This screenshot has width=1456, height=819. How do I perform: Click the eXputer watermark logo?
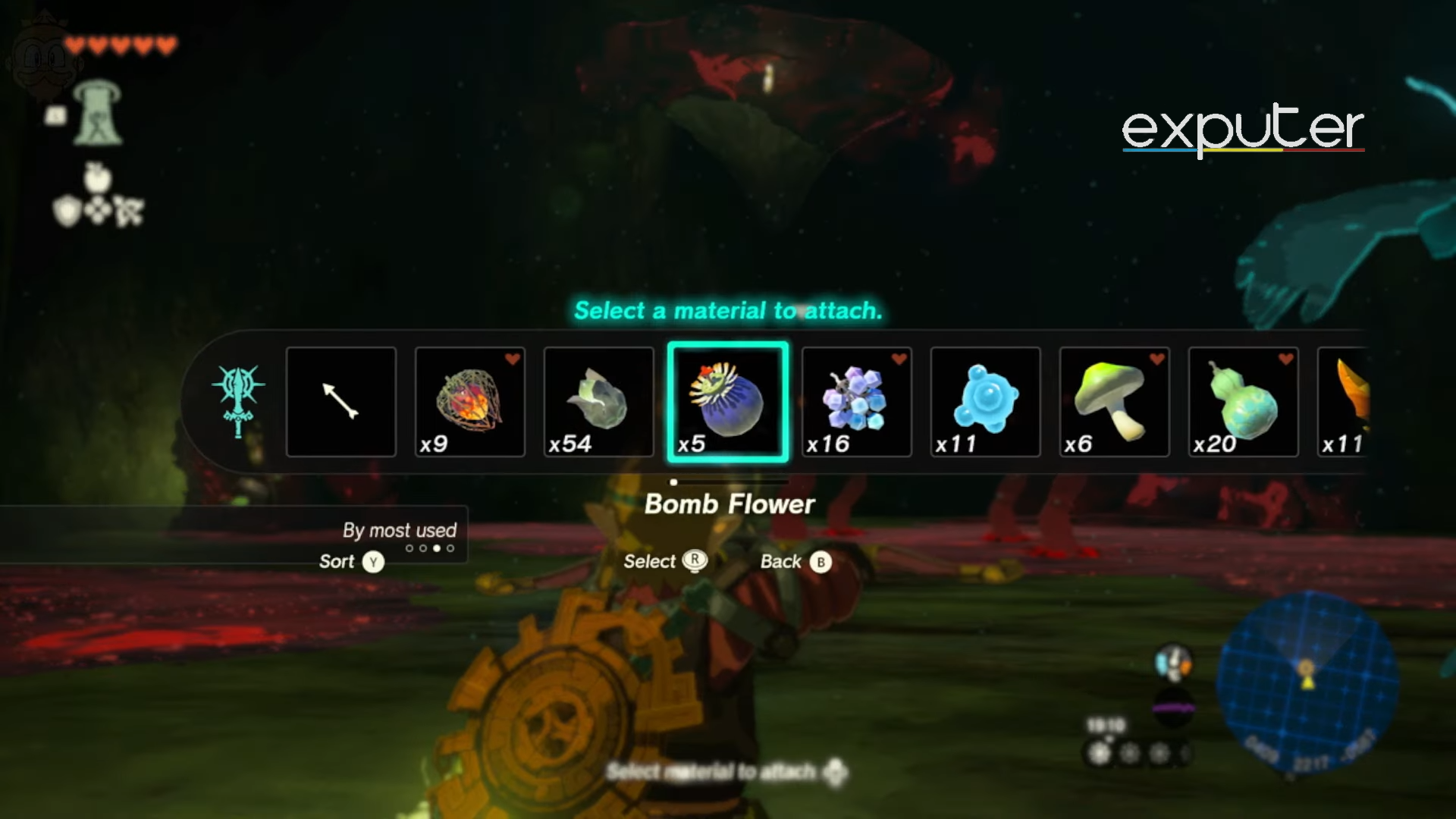click(x=1242, y=129)
